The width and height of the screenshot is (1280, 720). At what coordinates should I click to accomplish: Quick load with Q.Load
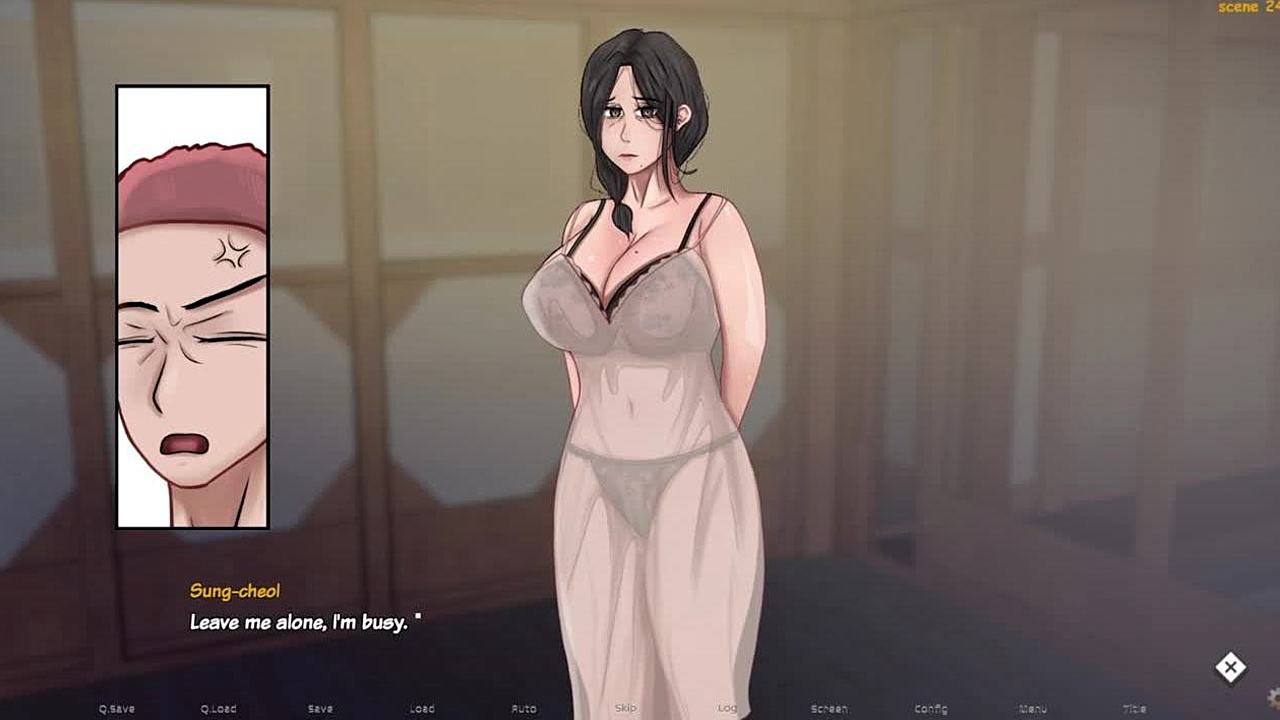click(218, 709)
